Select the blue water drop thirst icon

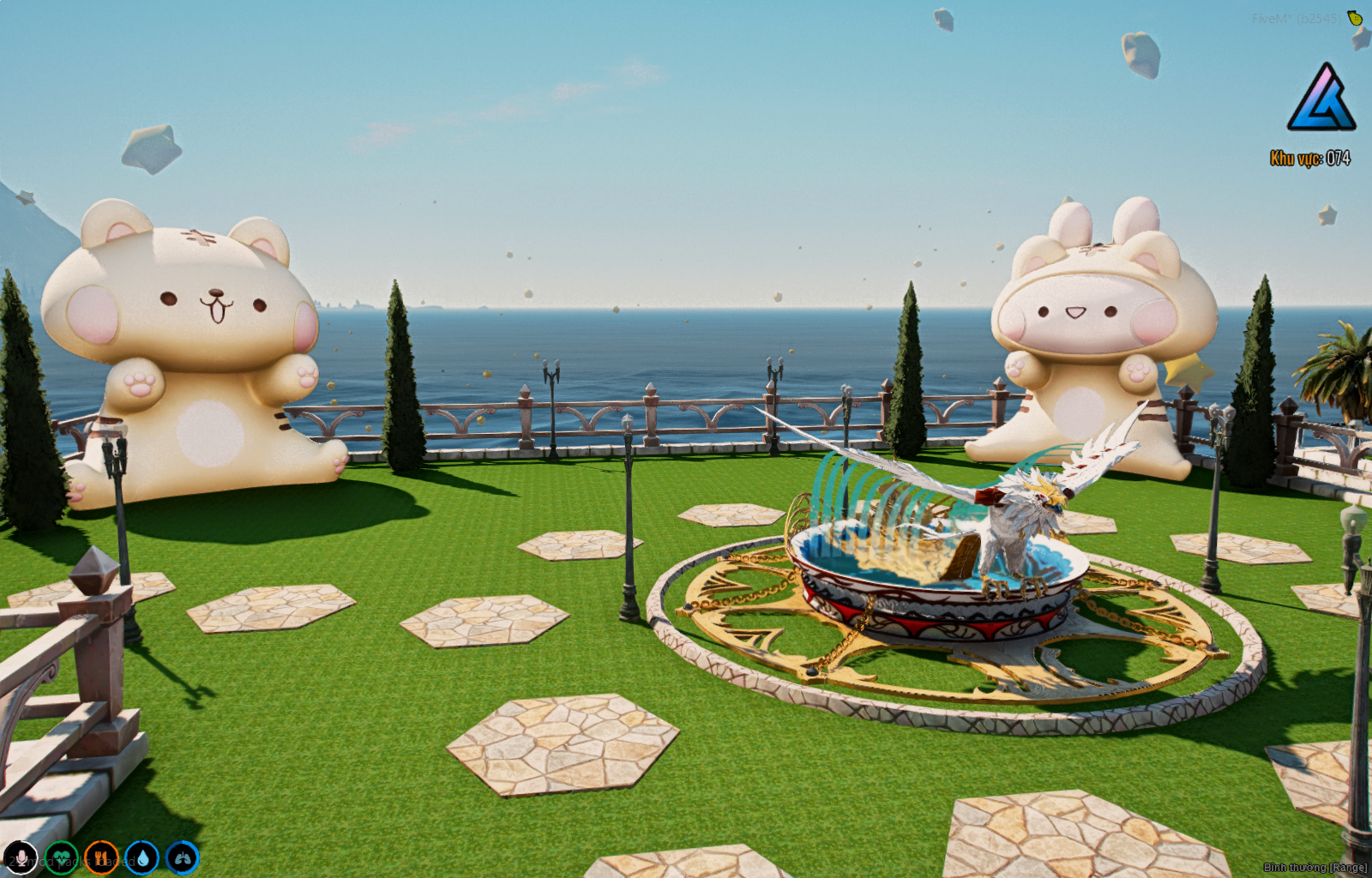(x=141, y=857)
